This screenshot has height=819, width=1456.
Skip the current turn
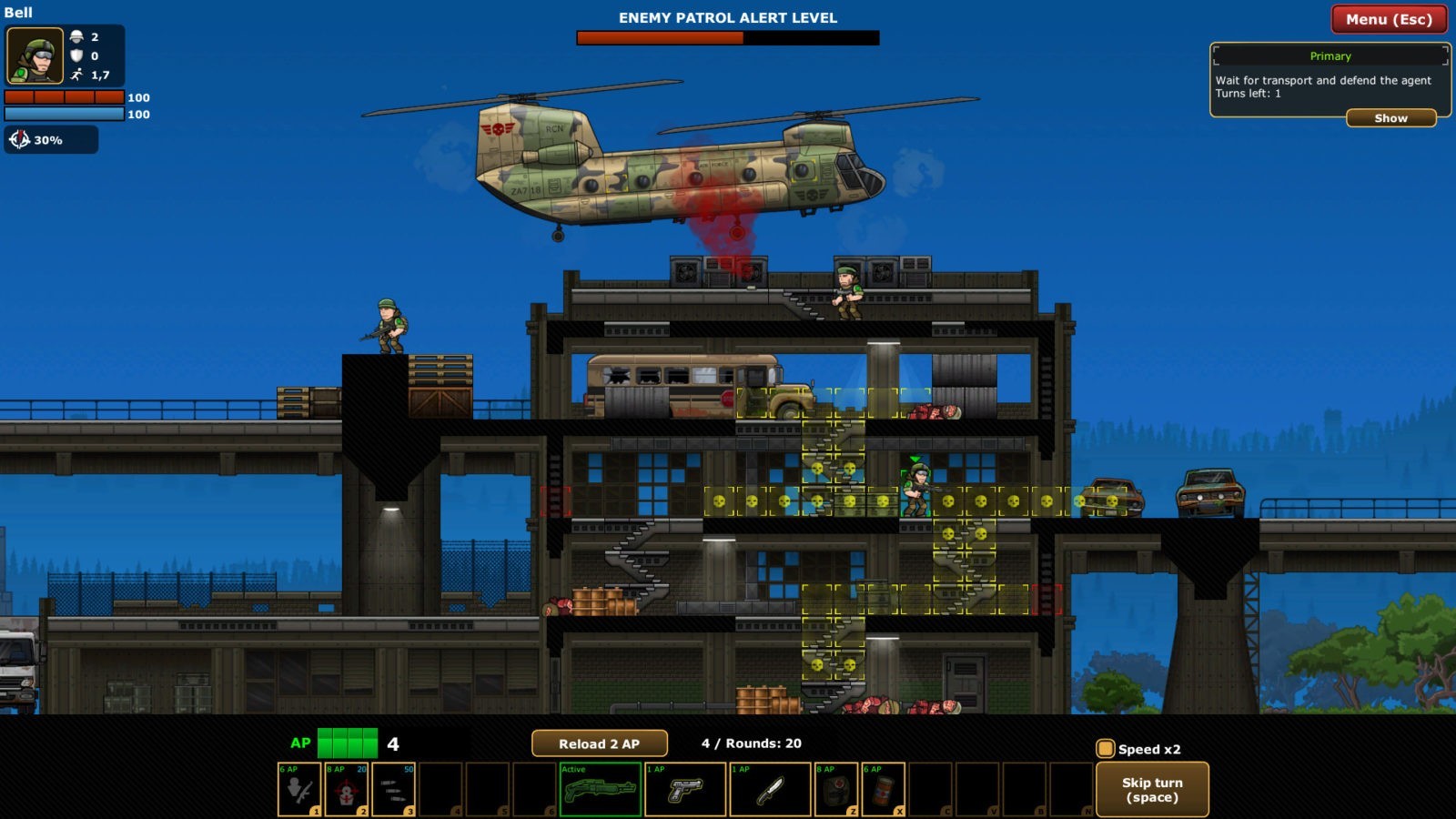click(1152, 790)
